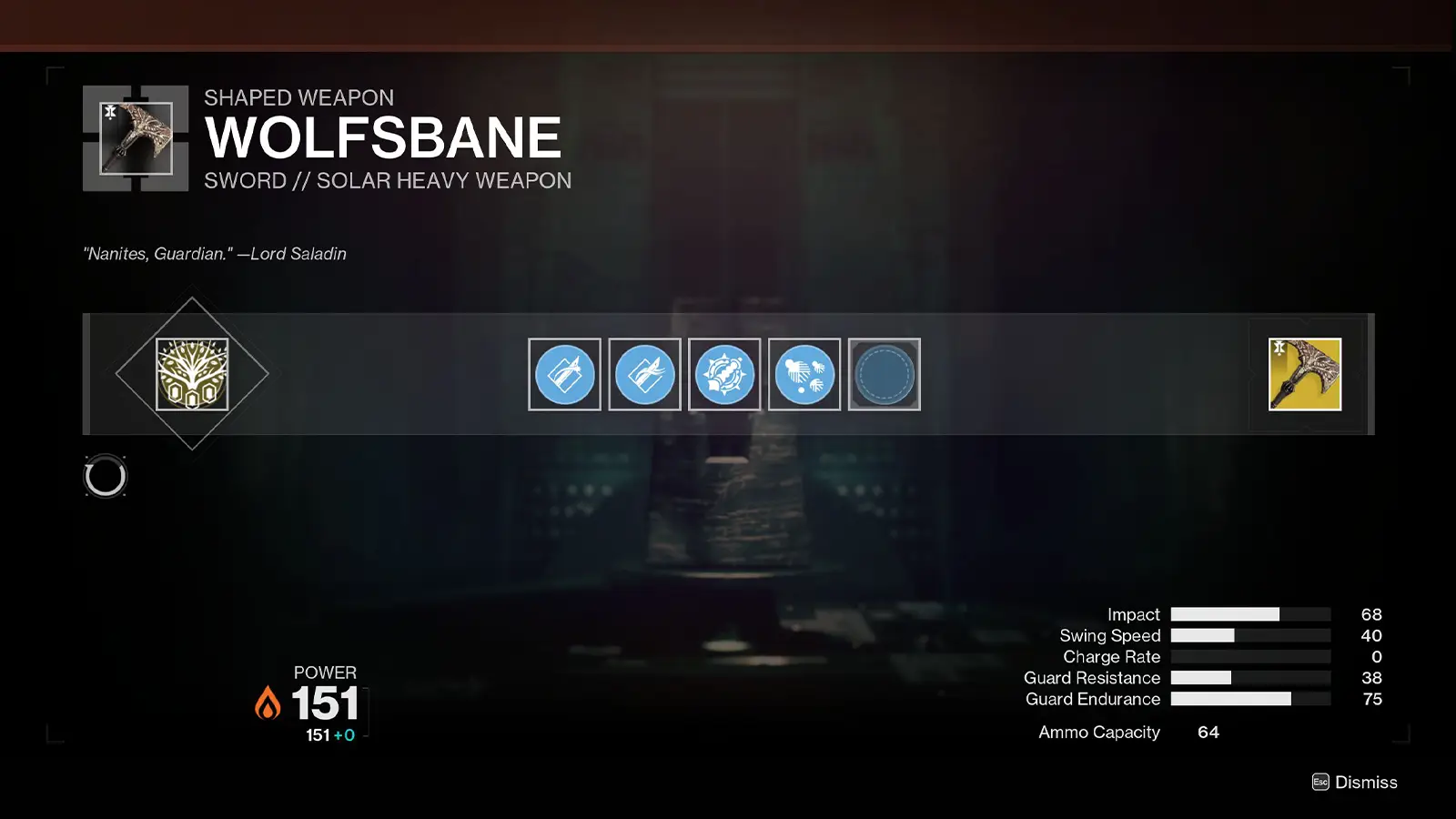
Task: Select the second curved-blade perk icon
Action: tap(644, 374)
